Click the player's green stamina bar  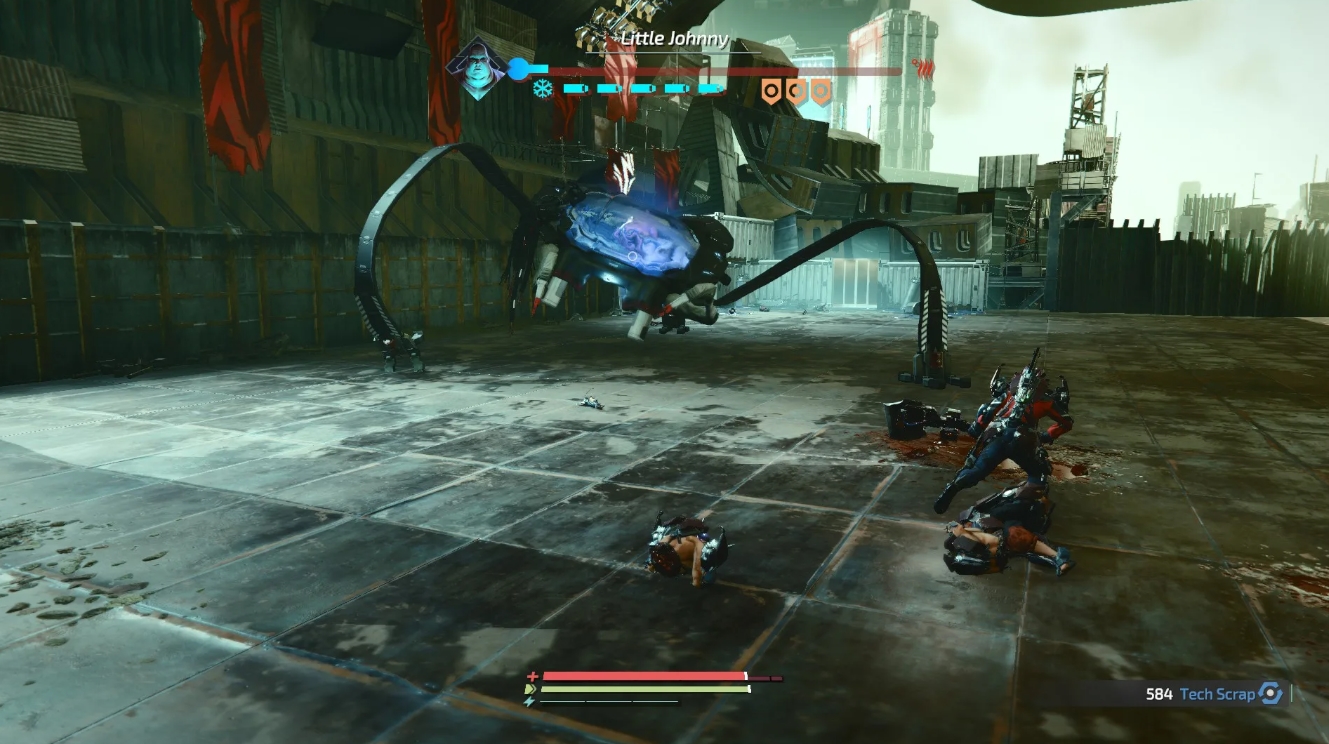(x=642, y=689)
